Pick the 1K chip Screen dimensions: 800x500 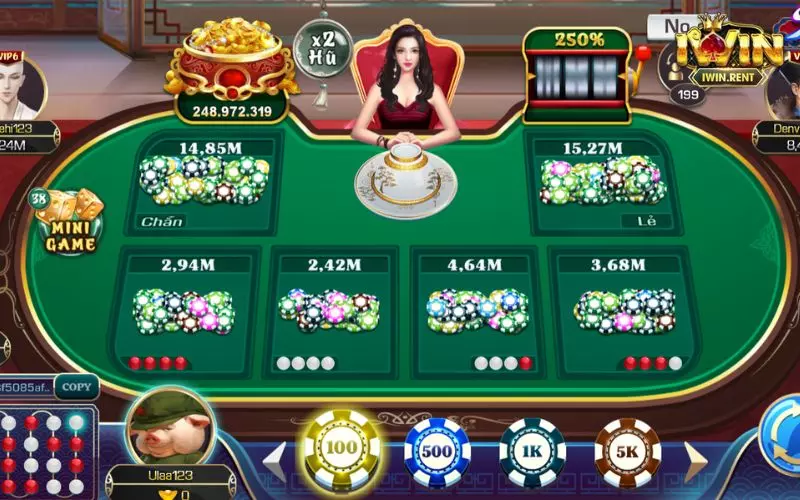pos(532,452)
